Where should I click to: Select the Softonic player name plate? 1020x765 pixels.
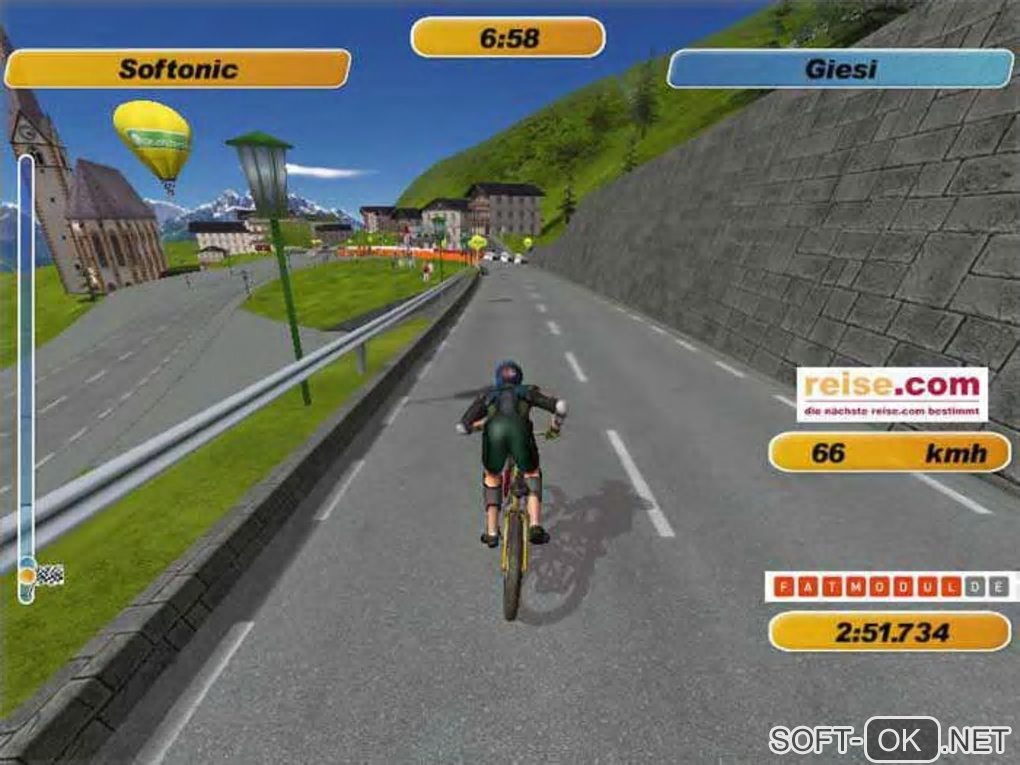[177, 69]
